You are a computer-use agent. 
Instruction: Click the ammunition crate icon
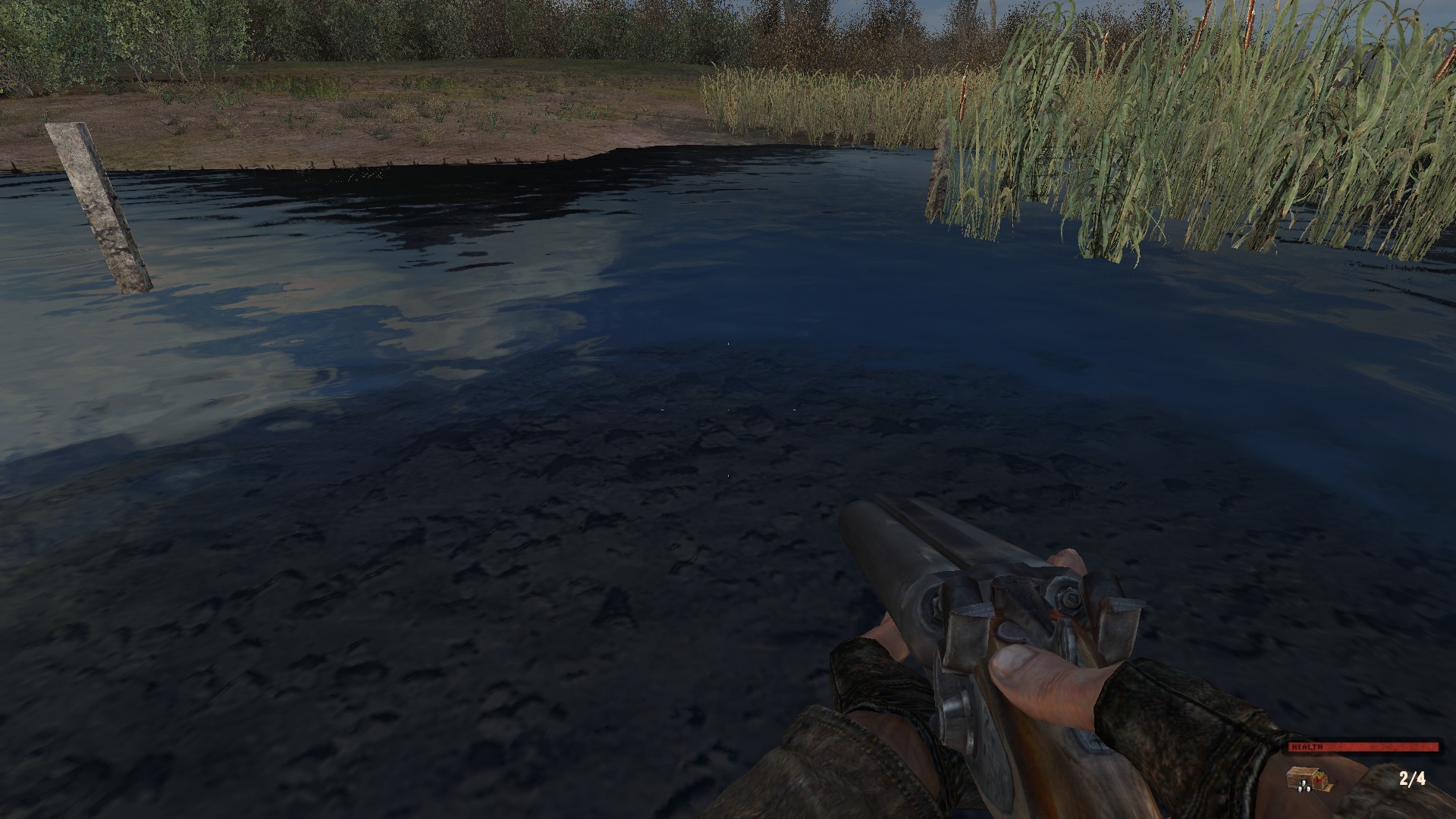[x=1302, y=778]
